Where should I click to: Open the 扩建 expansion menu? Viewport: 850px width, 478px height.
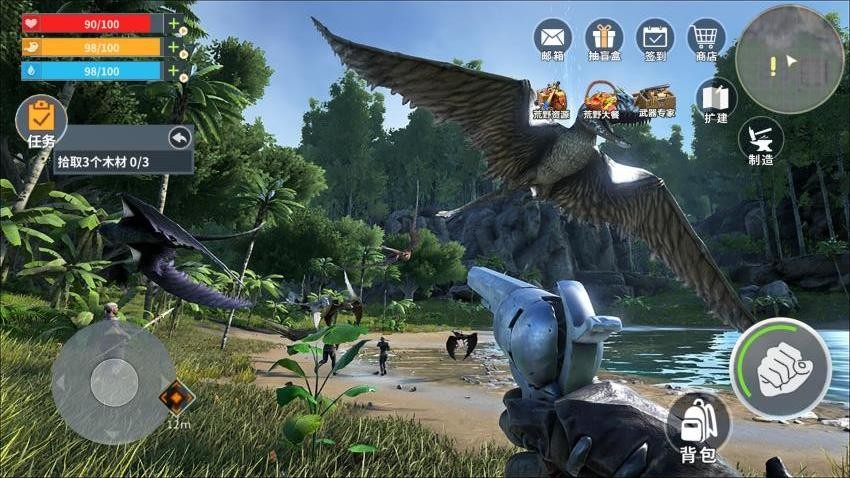pos(715,100)
